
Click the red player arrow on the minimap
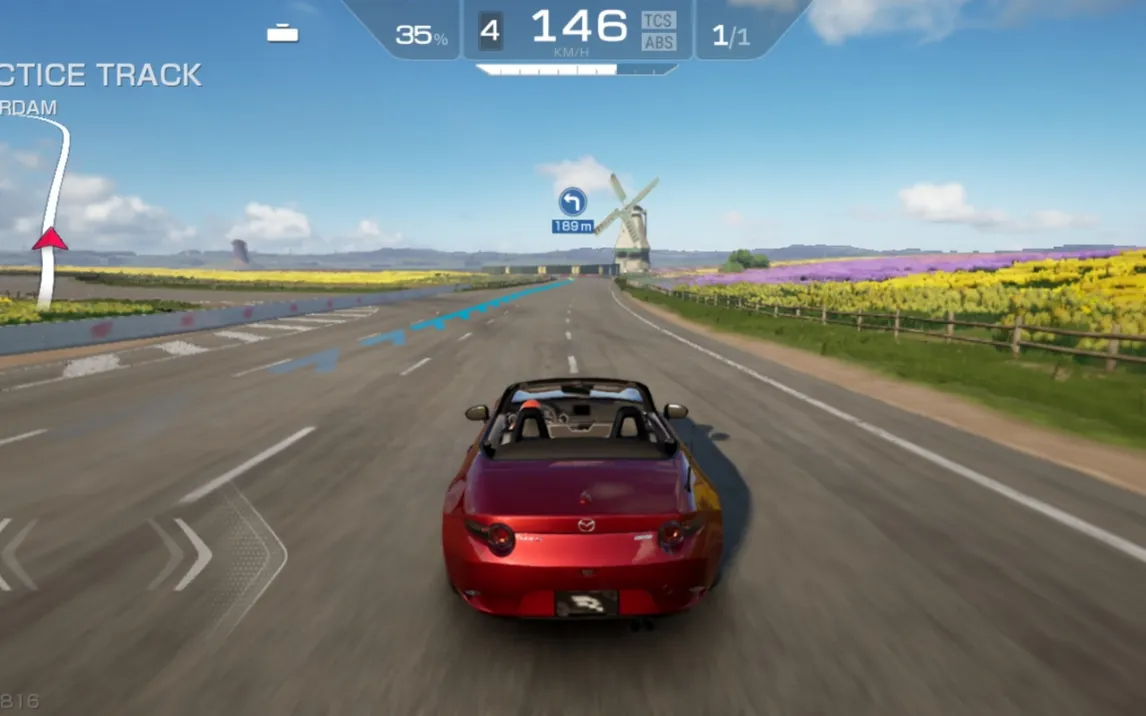tap(49, 239)
